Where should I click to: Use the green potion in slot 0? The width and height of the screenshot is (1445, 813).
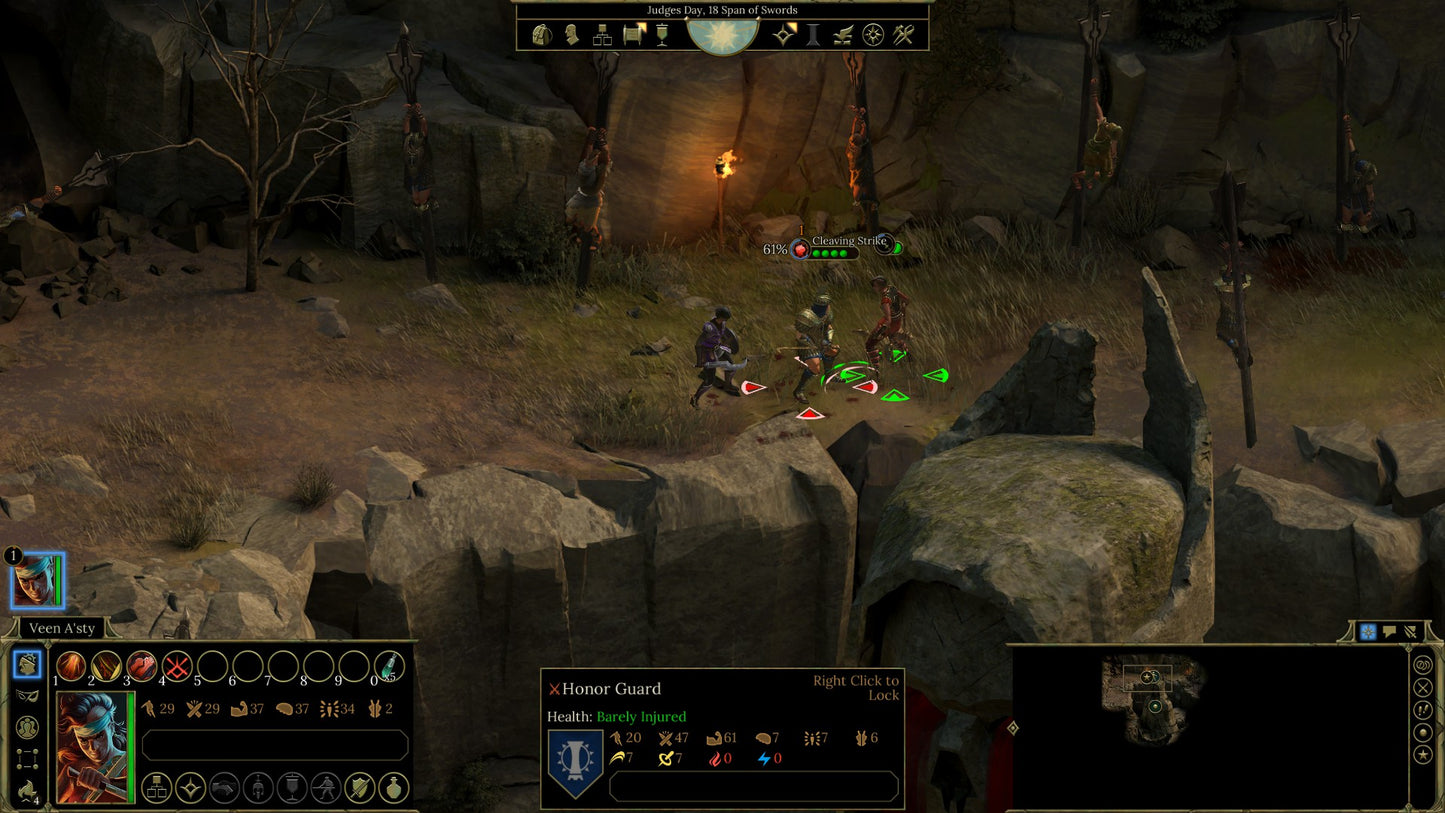coord(389,666)
